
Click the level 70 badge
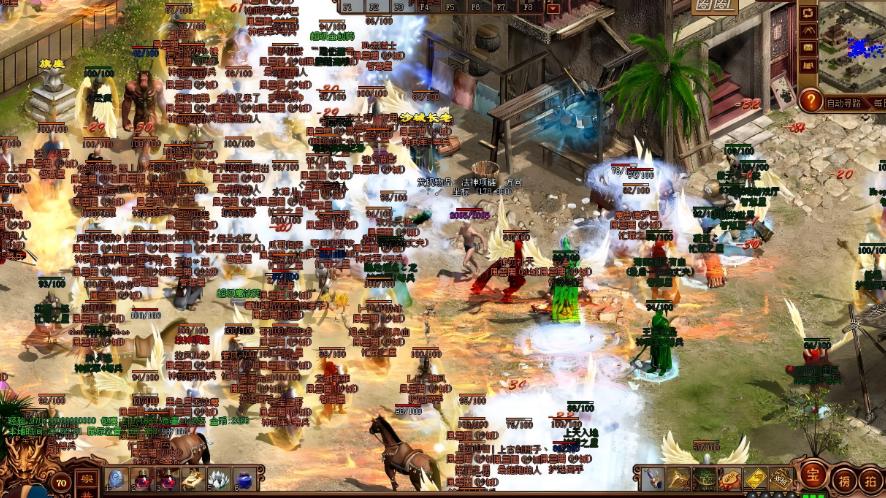62,481
